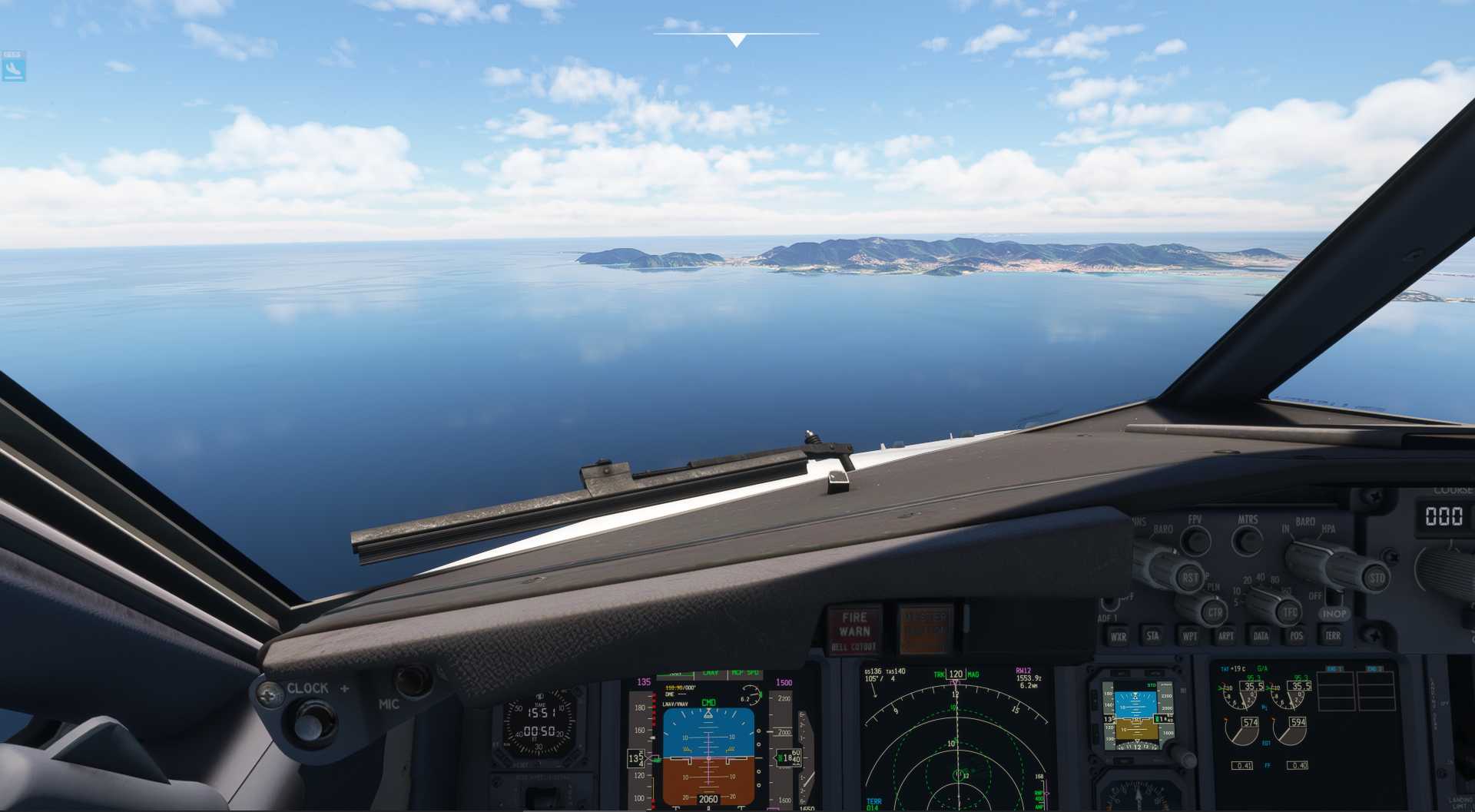Select the WXR weather radar button
The image size is (1475, 812).
tap(1119, 636)
